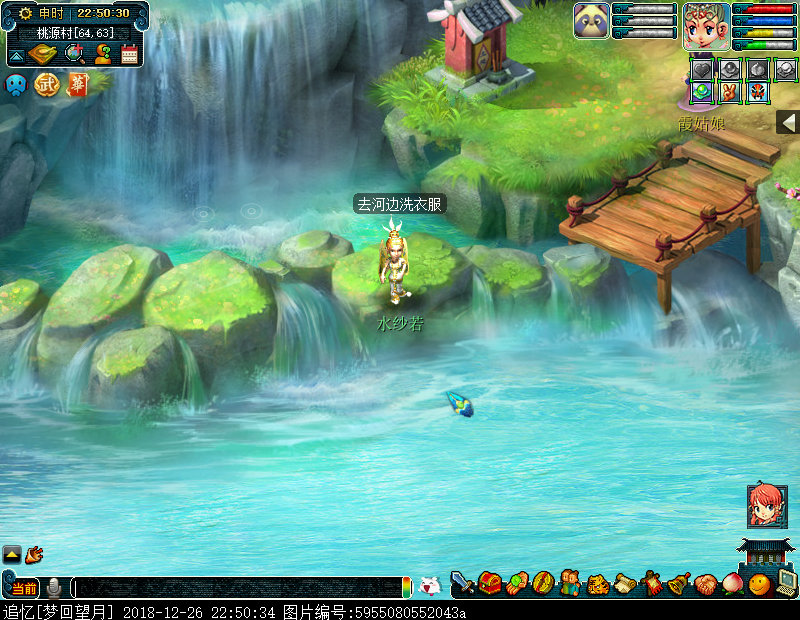Expand the side panel with left arrow
800x620 pixels.
tap(788, 122)
